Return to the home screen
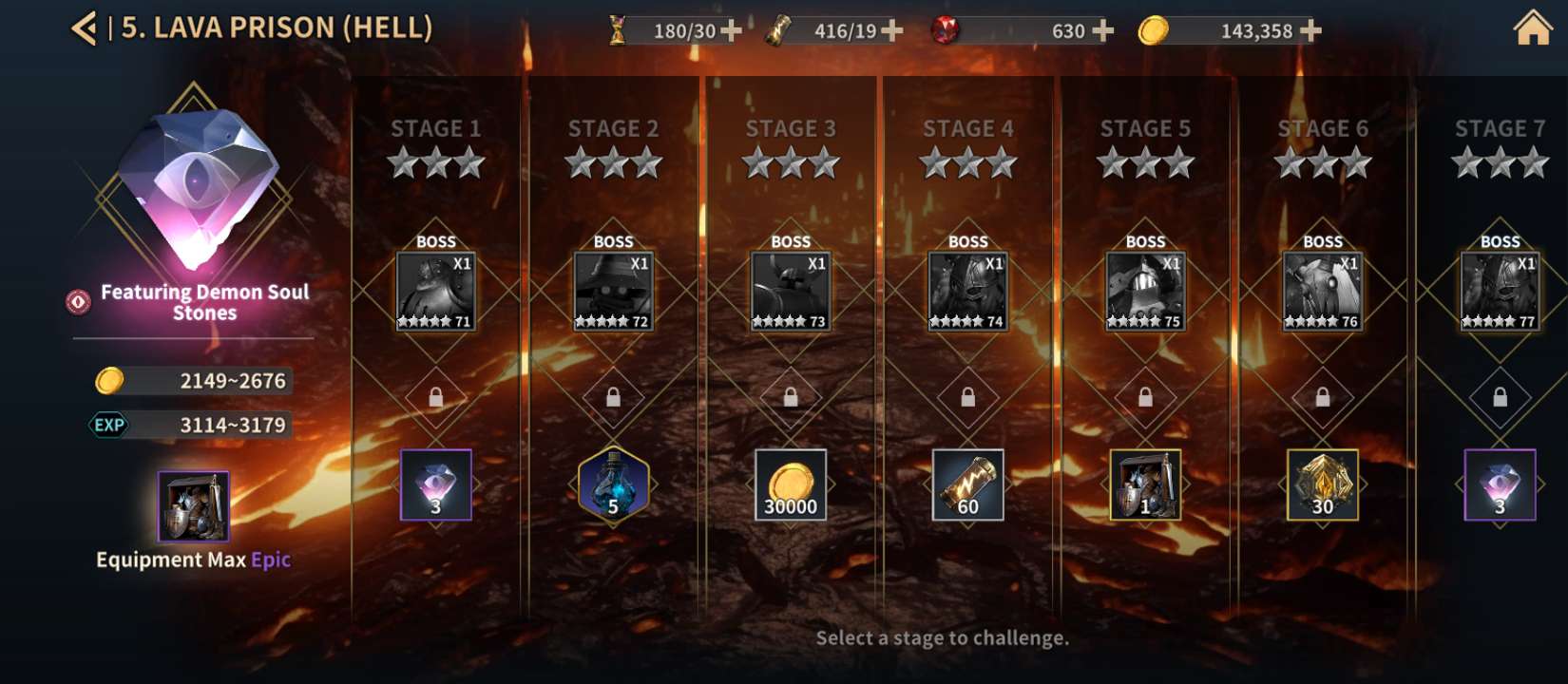This screenshot has height=684, width=1568. (x=1532, y=28)
